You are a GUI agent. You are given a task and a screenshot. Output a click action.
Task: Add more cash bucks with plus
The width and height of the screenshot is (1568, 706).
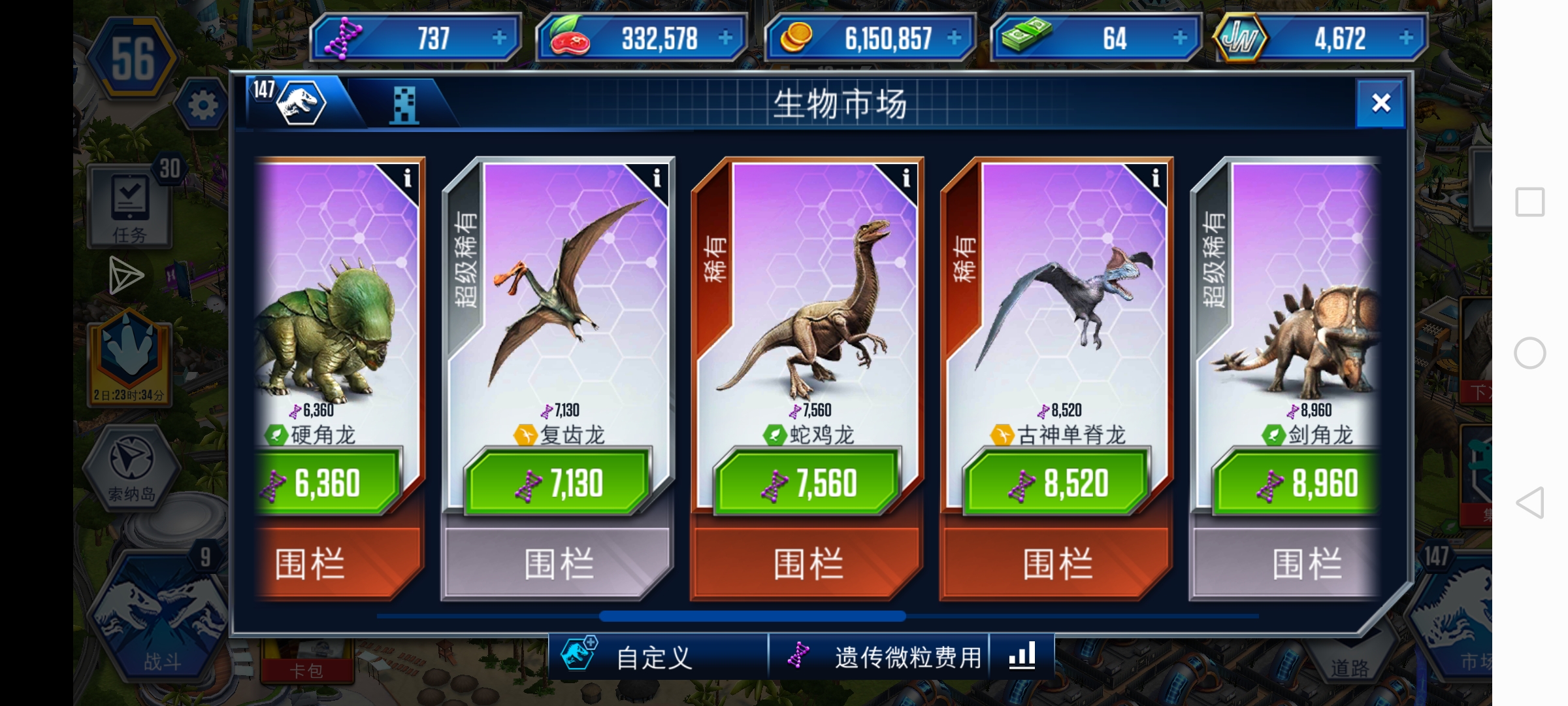pyautogui.click(x=1180, y=38)
